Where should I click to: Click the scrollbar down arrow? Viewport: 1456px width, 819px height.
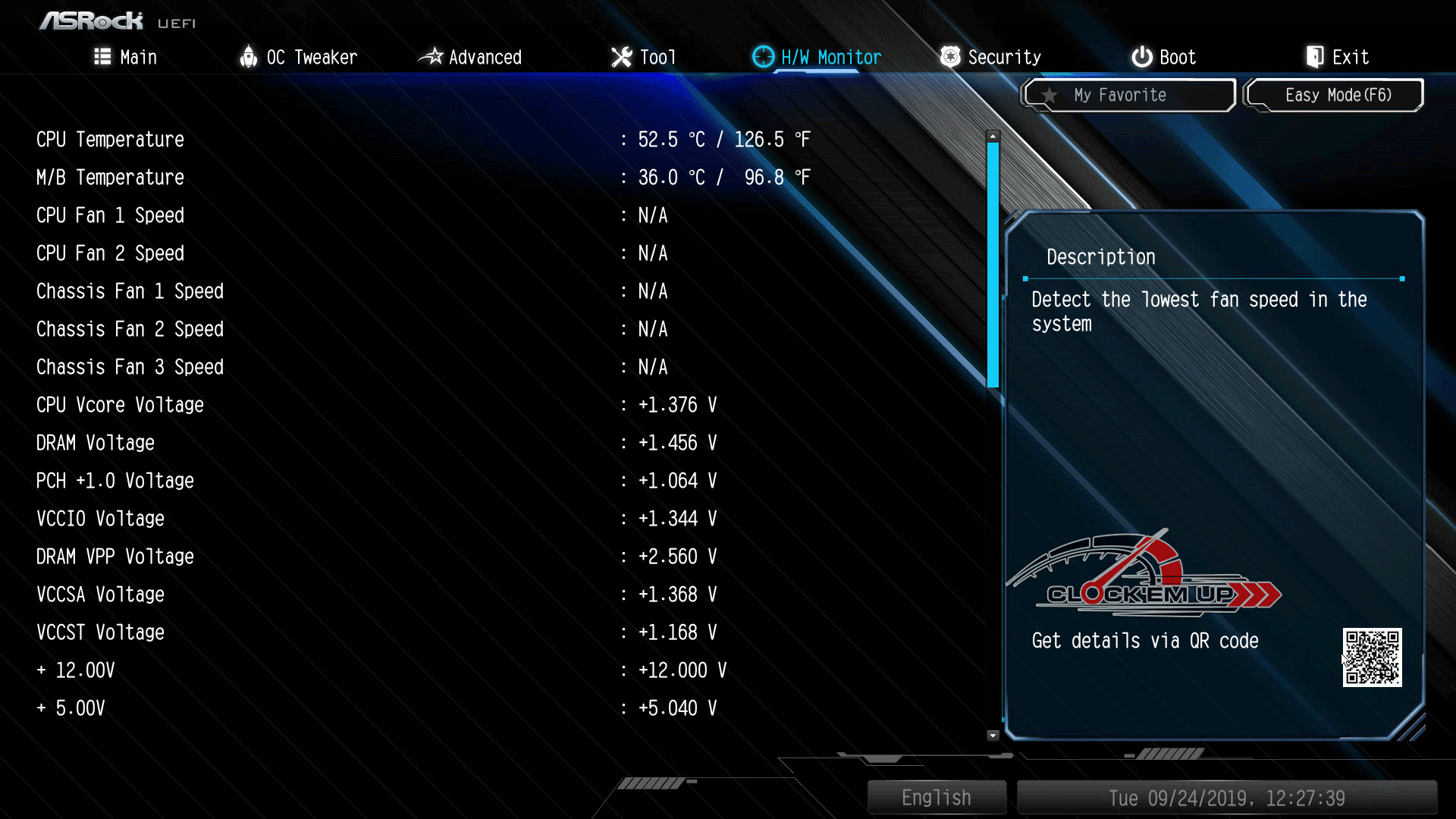[993, 735]
